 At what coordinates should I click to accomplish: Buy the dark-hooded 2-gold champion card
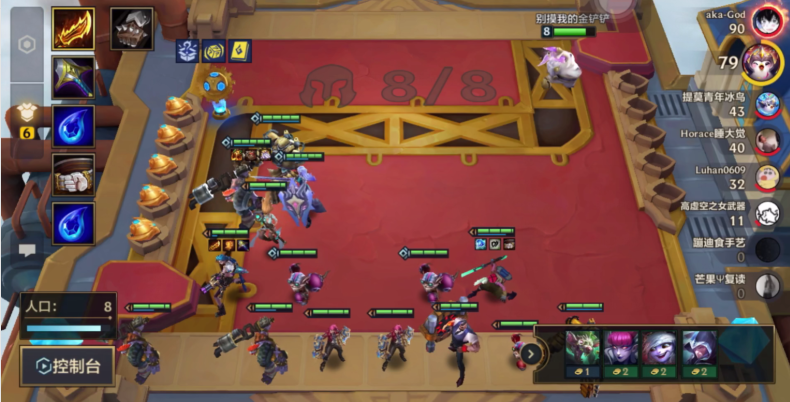tap(699, 352)
